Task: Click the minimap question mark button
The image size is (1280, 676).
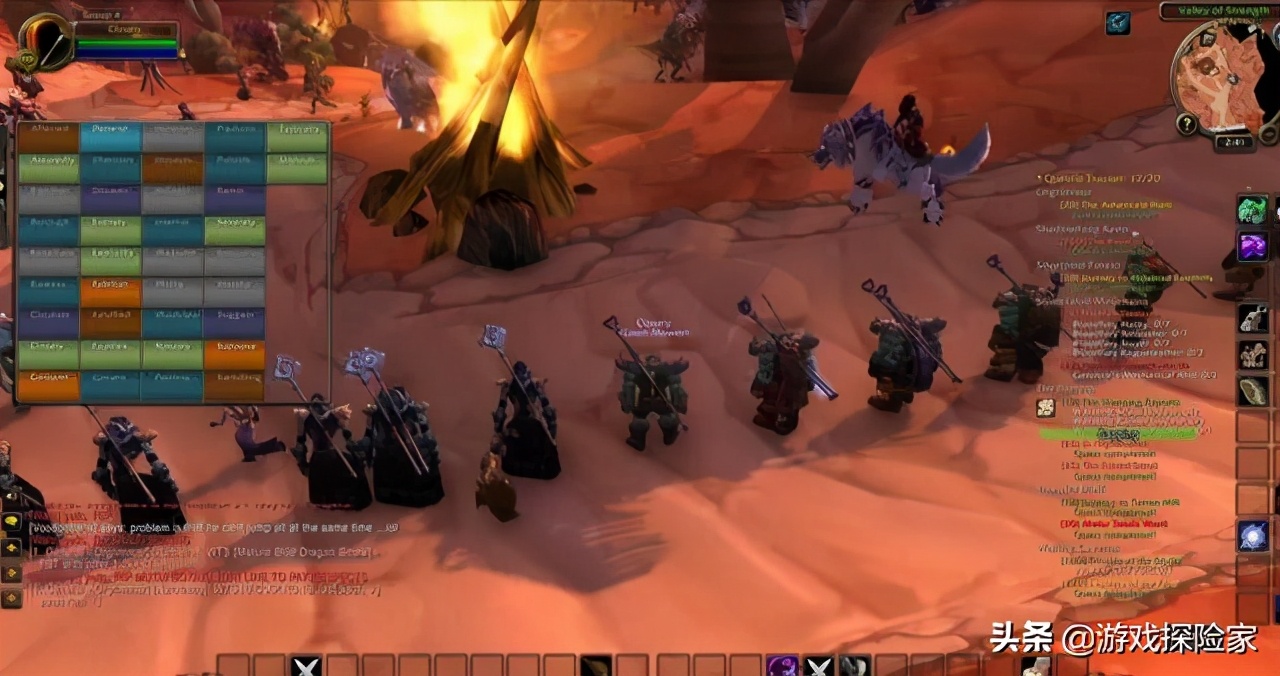Action: tap(1187, 124)
